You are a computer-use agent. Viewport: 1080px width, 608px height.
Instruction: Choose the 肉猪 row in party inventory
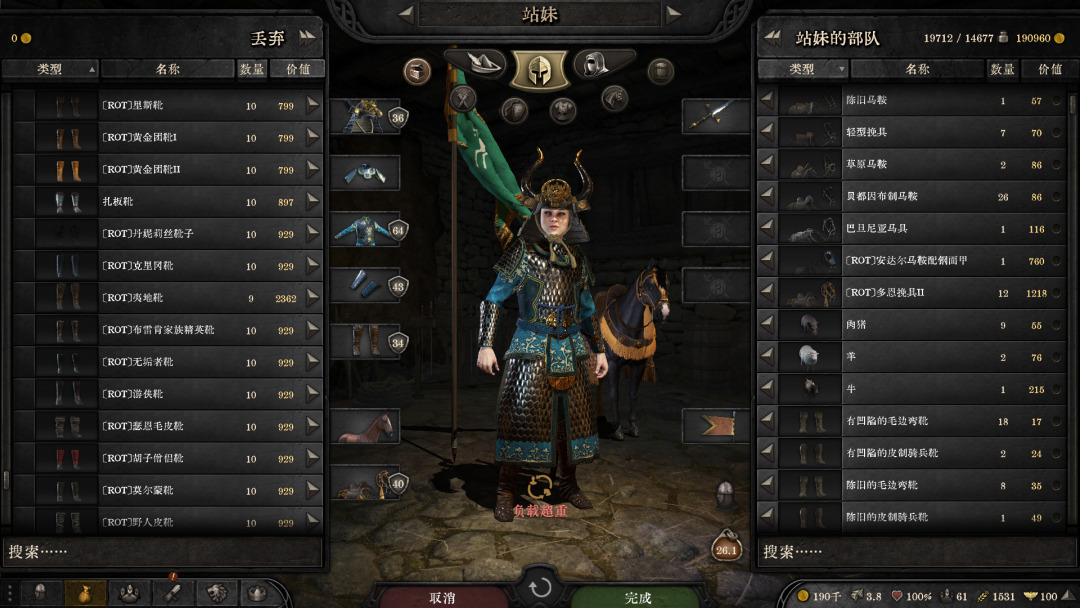pyautogui.click(x=910, y=325)
